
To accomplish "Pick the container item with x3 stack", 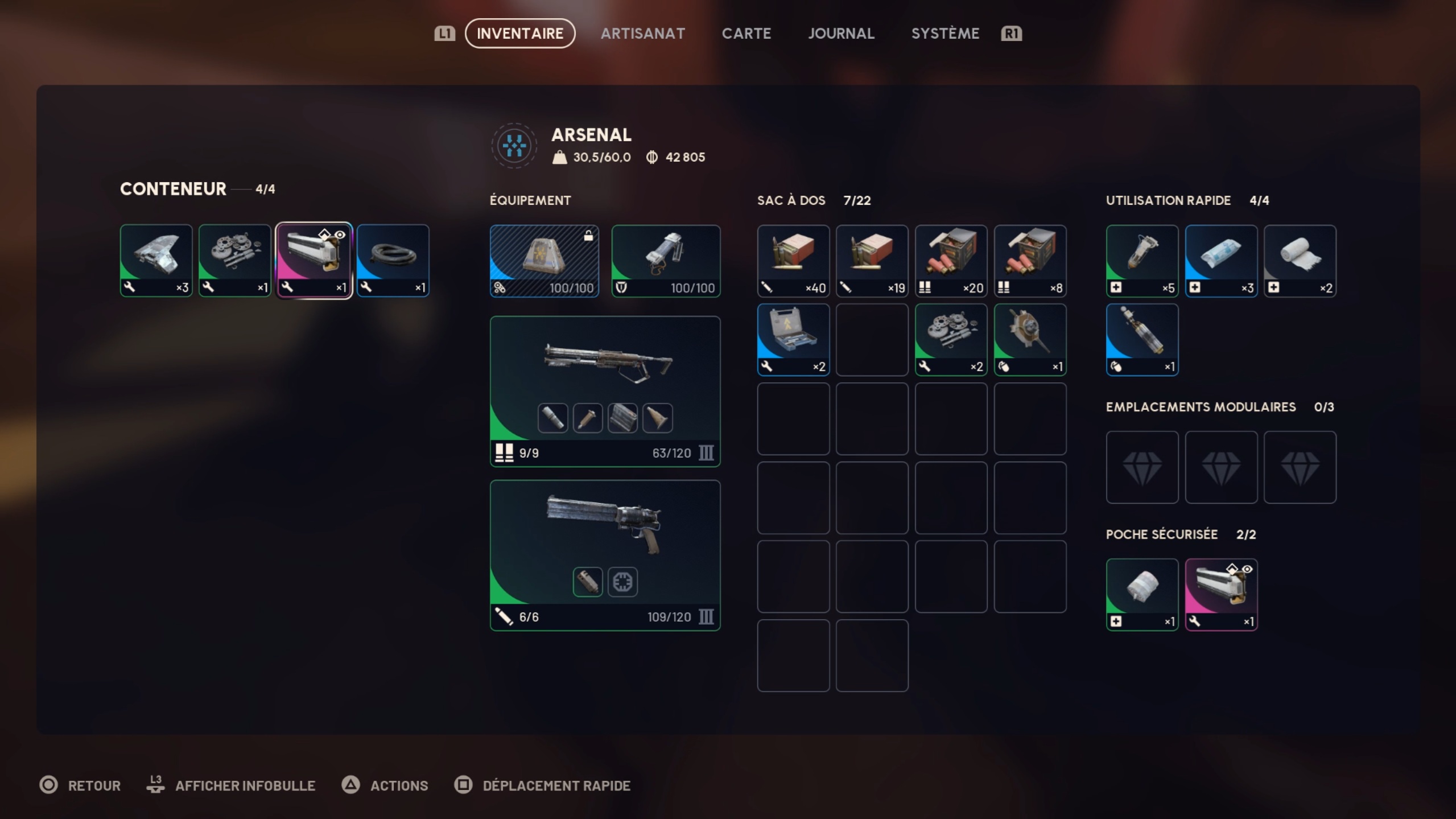I will pos(156,260).
